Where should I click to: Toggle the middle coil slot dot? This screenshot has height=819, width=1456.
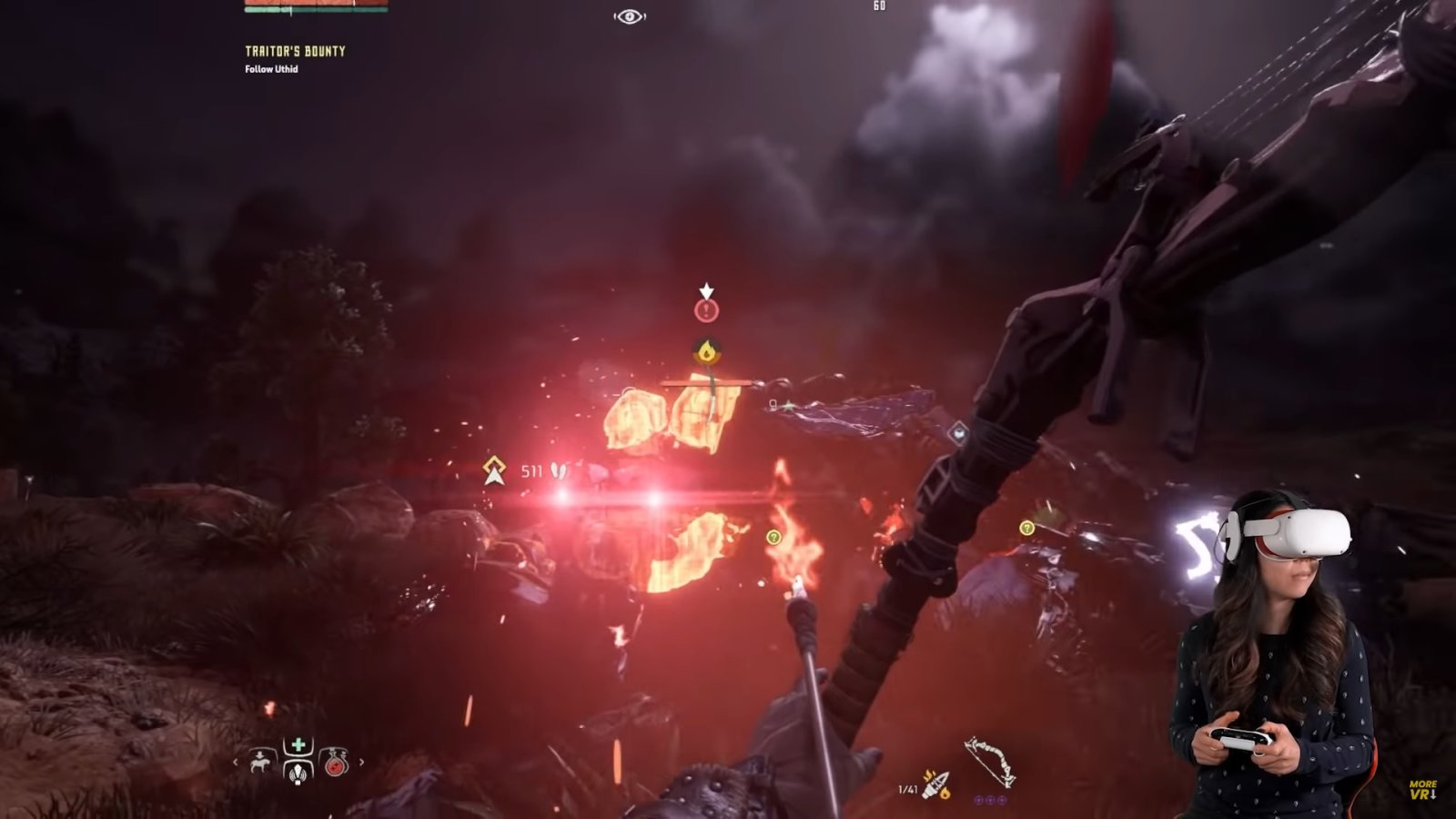[989, 800]
